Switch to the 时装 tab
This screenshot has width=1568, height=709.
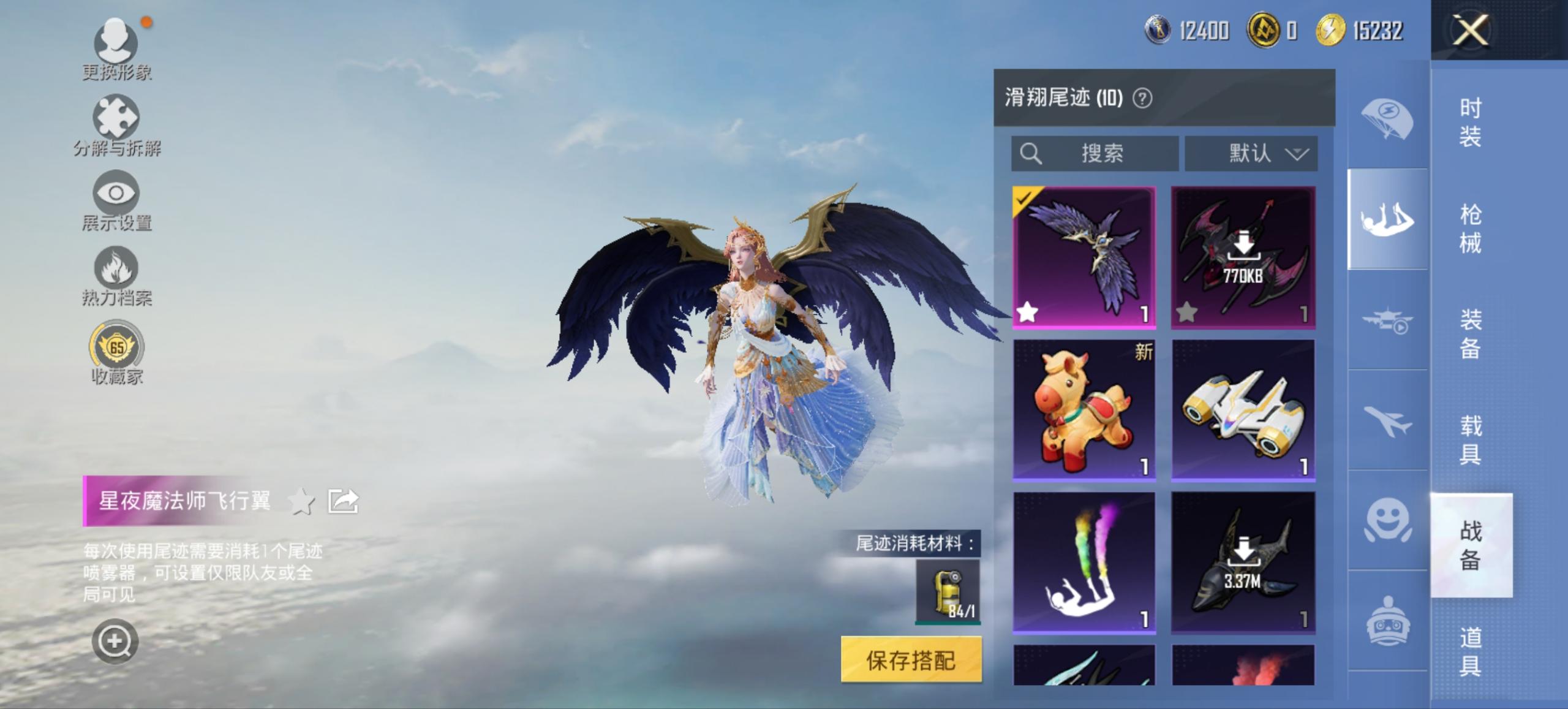(1470, 123)
